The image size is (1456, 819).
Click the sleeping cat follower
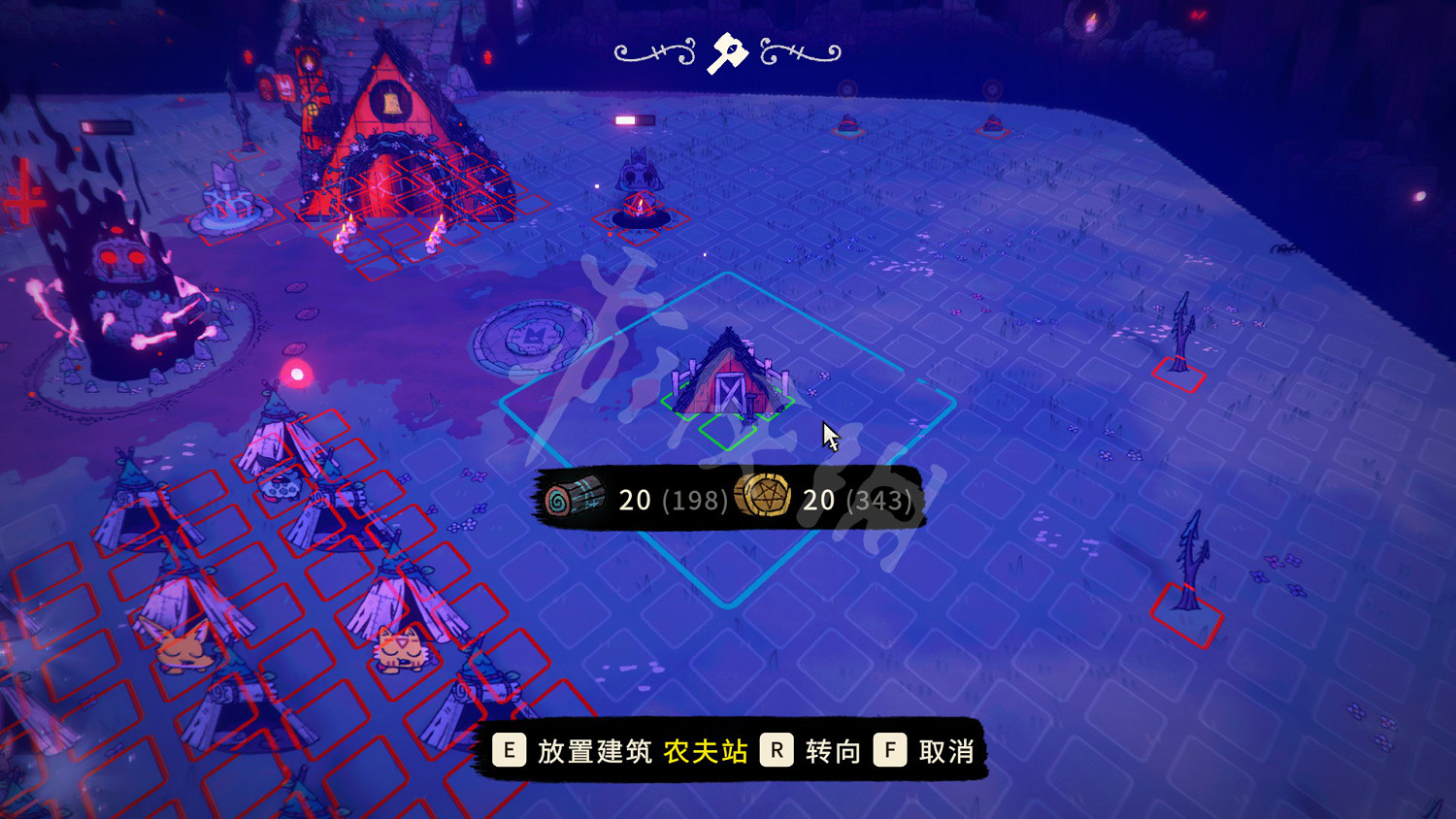point(400,645)
